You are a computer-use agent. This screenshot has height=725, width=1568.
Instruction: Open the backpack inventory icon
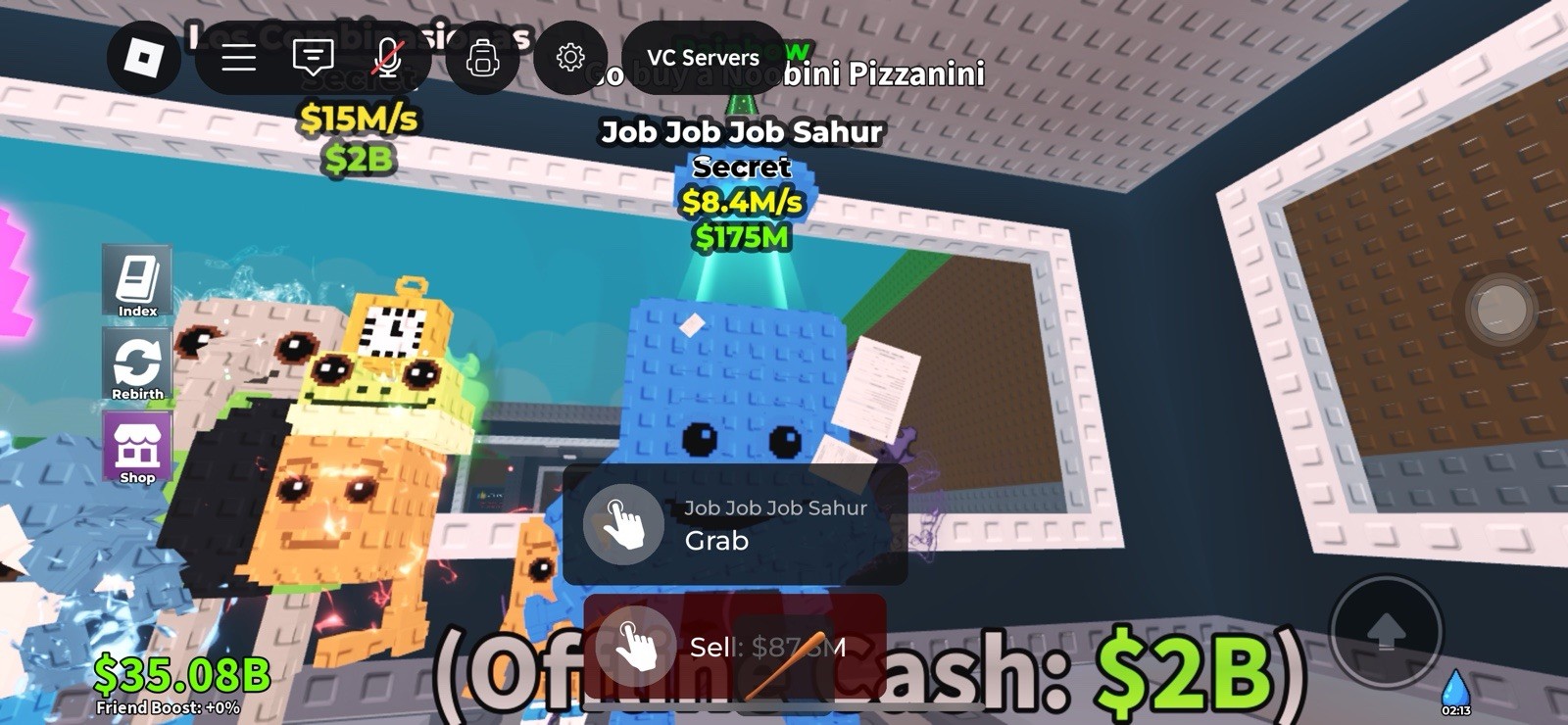click(x=483, y=59)
